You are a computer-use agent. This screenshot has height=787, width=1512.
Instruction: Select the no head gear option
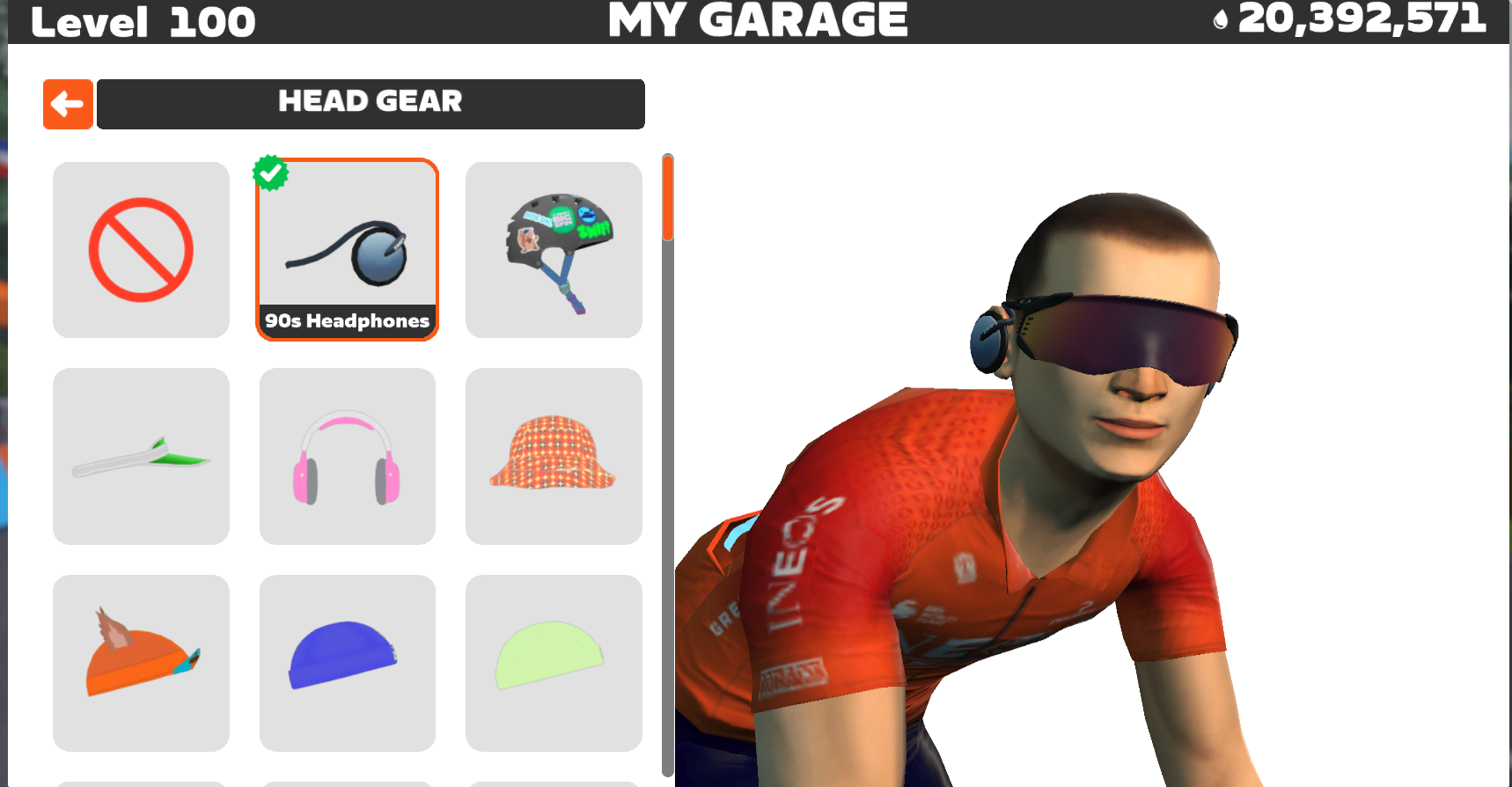(141, 250)
